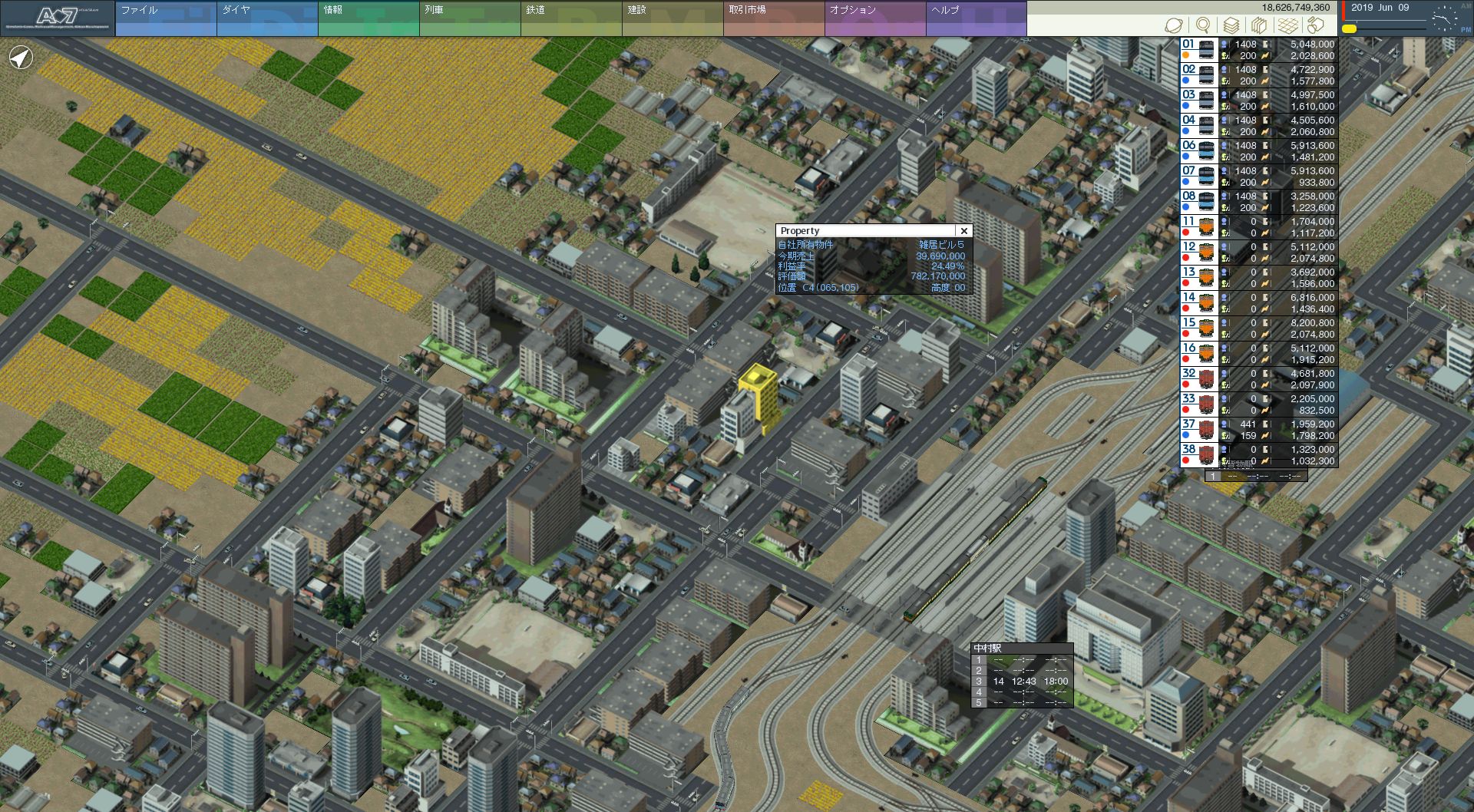Click the compass arrow icon

[x=21, y=58]
